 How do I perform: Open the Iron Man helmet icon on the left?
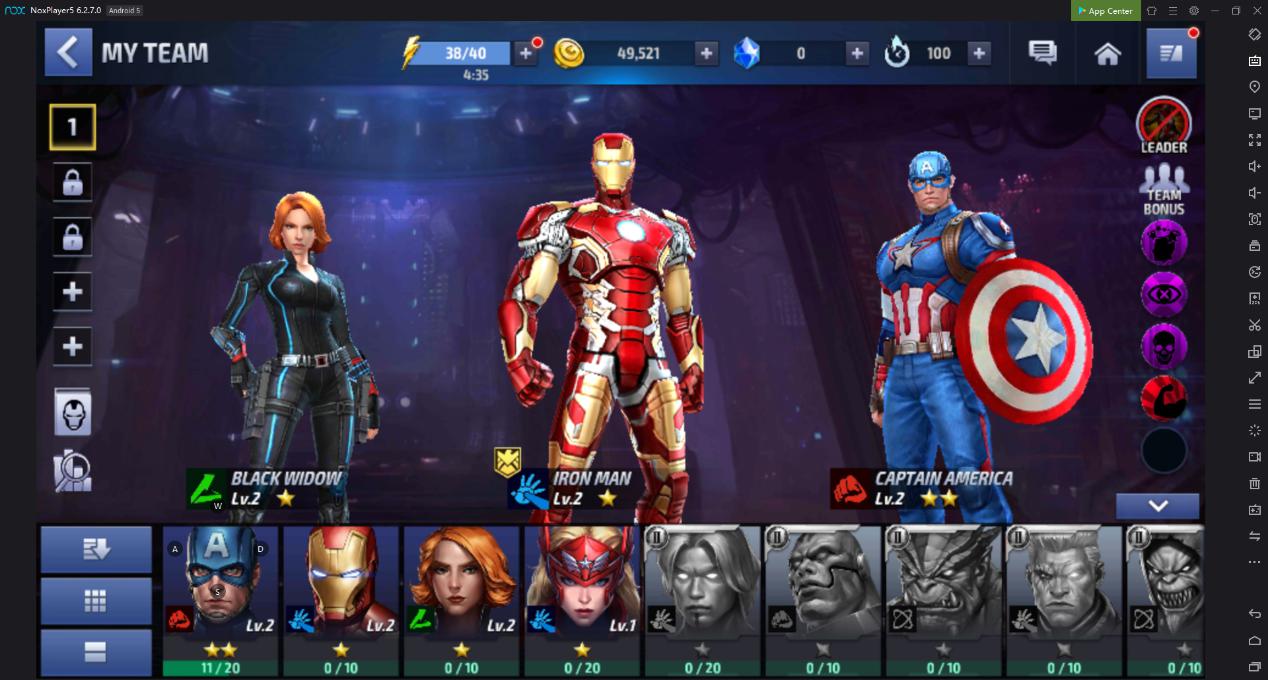coord(72,413)
